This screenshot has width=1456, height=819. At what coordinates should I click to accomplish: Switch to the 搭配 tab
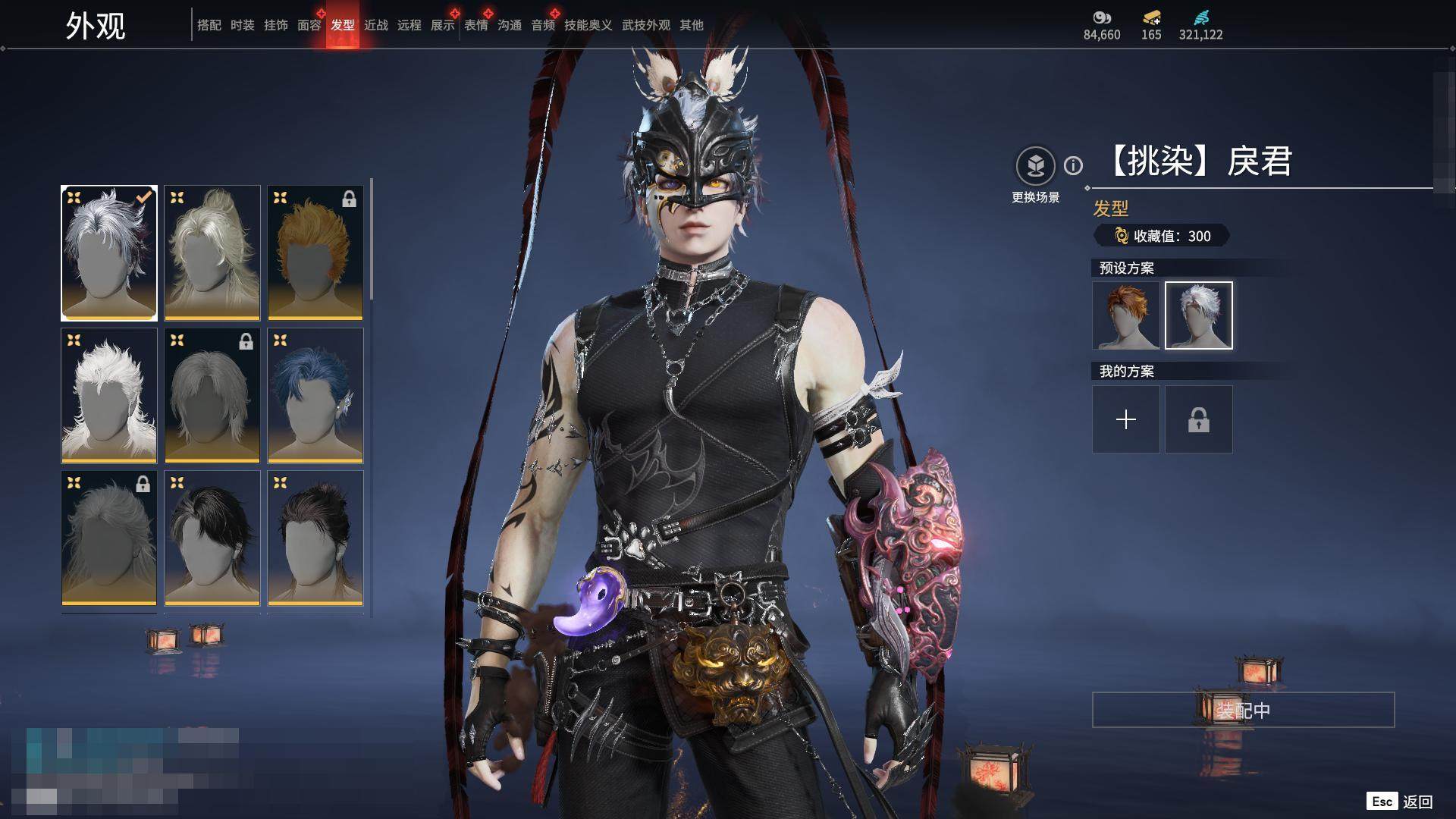209,25
